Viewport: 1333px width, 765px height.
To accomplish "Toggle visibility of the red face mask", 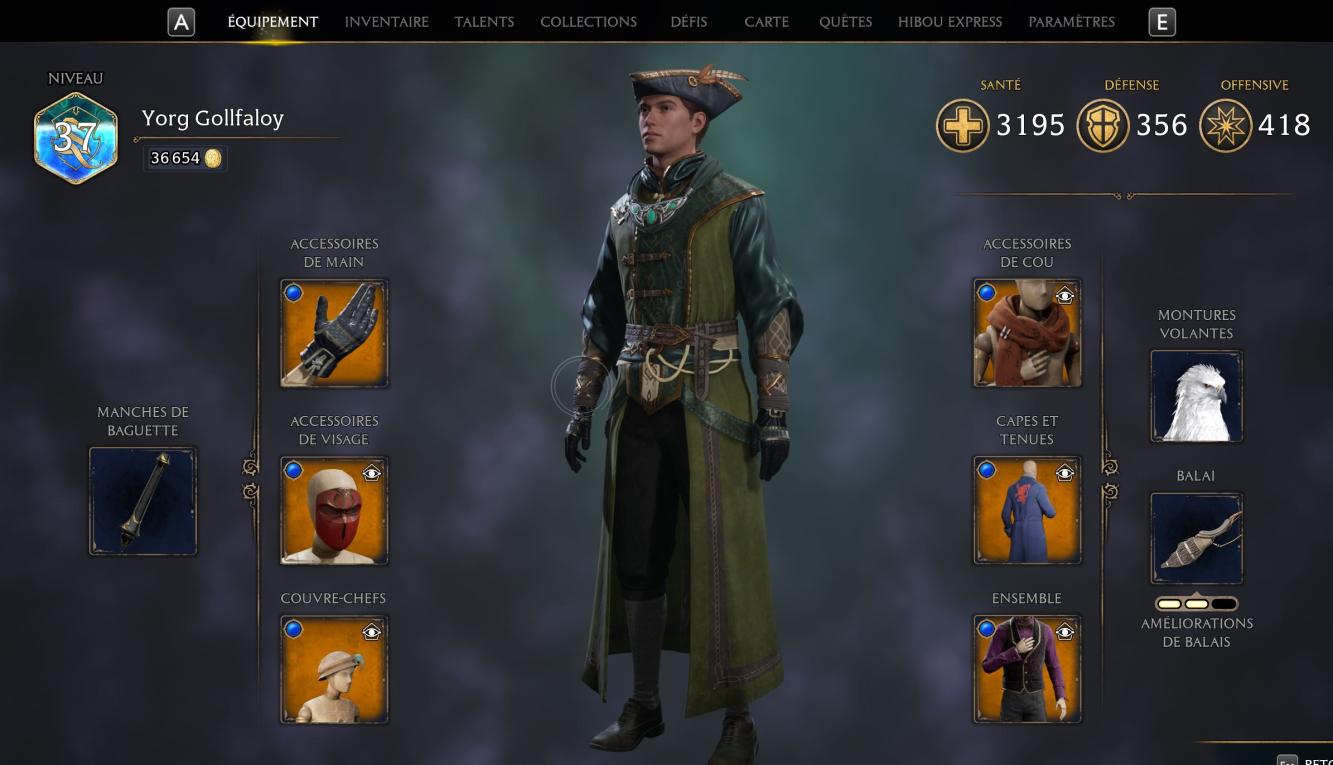I will click(x=372, y=474).
